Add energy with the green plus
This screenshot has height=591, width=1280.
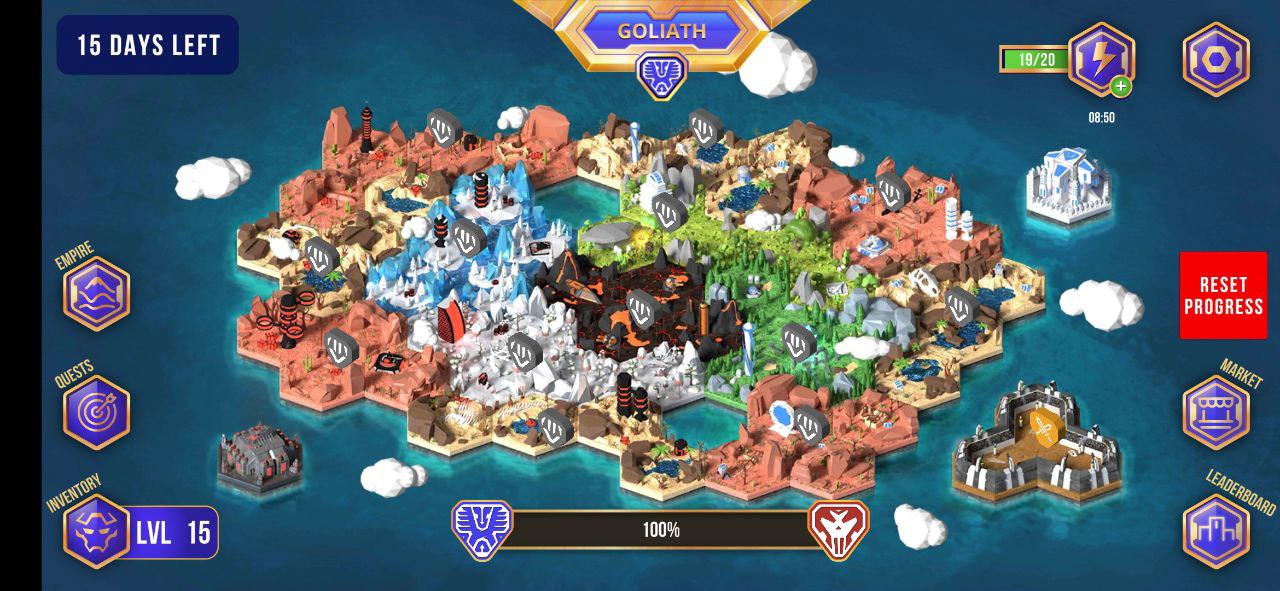click(x=1121, y=87)
